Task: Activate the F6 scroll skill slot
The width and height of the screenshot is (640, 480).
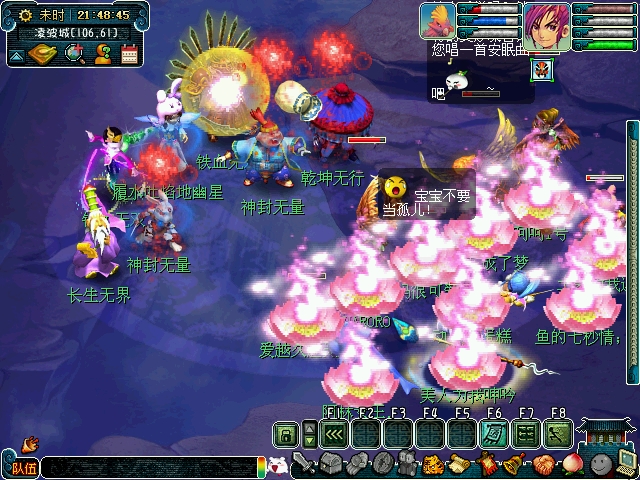Action: point(494,435)
